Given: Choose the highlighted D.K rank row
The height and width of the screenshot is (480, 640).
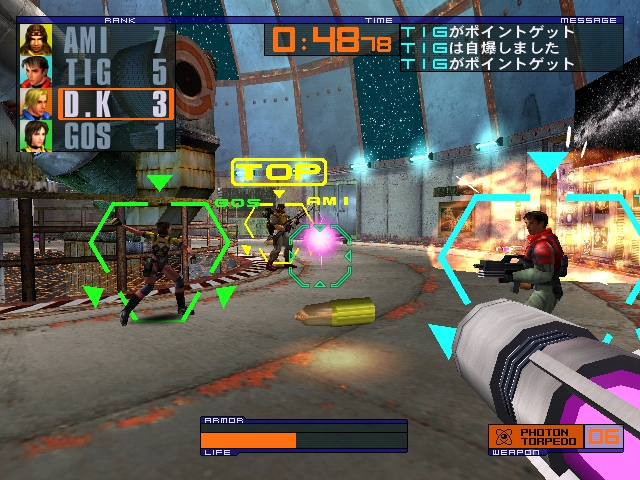Looking at the screenshot, I should click(x=115, y=103).
